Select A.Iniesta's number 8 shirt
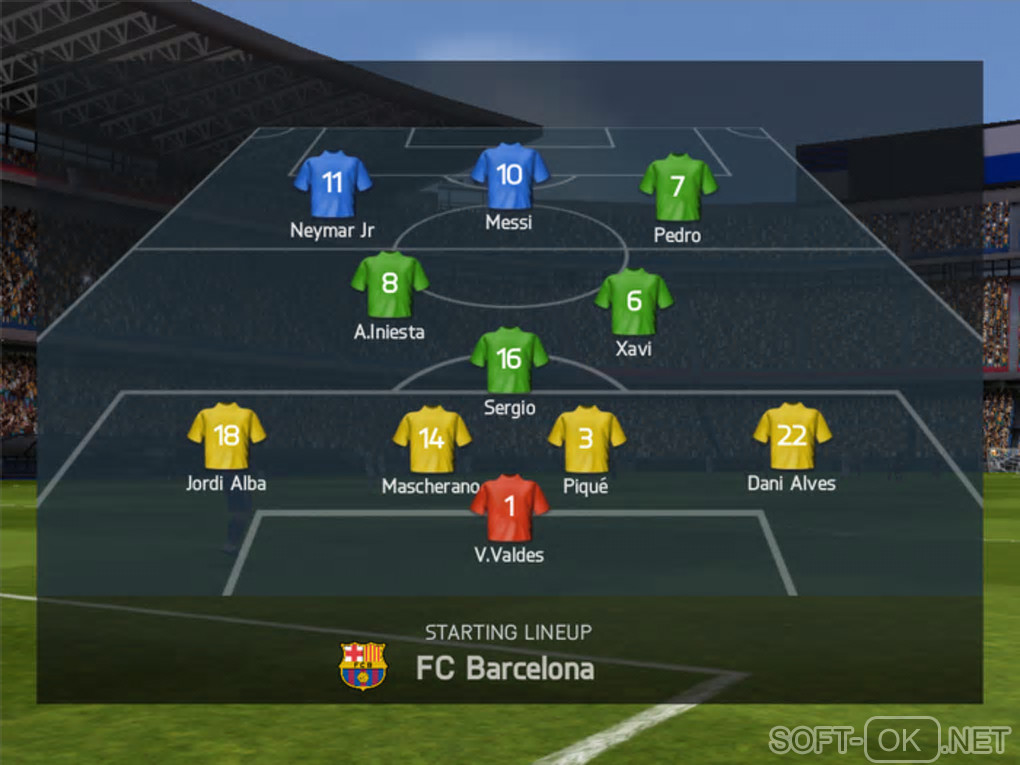This screenshot has width=1020, height=765. point(390,284)
